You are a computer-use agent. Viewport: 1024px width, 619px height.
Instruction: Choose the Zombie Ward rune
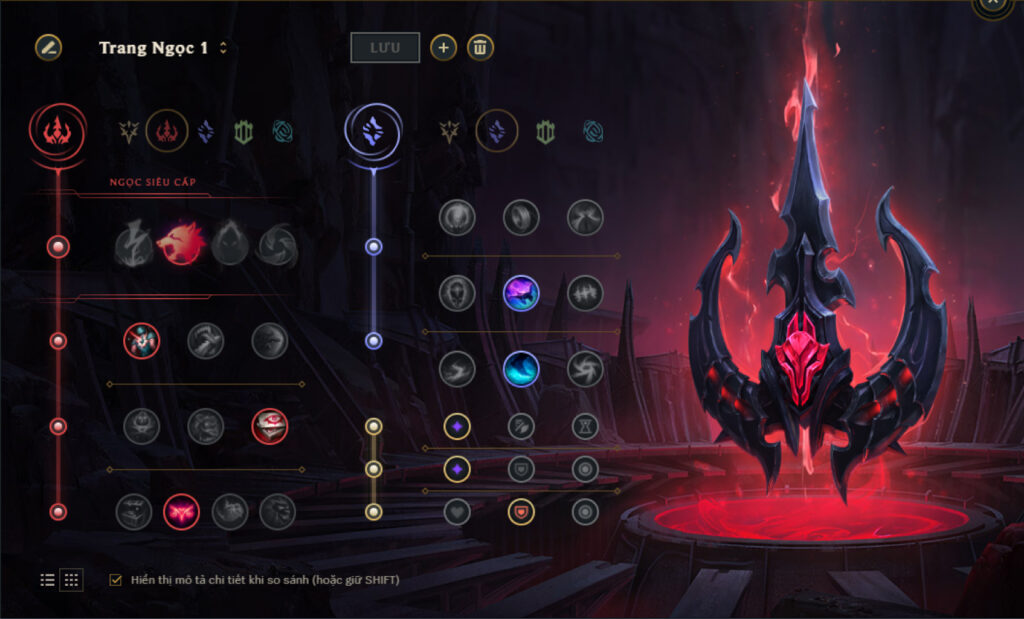coord(142,426)
